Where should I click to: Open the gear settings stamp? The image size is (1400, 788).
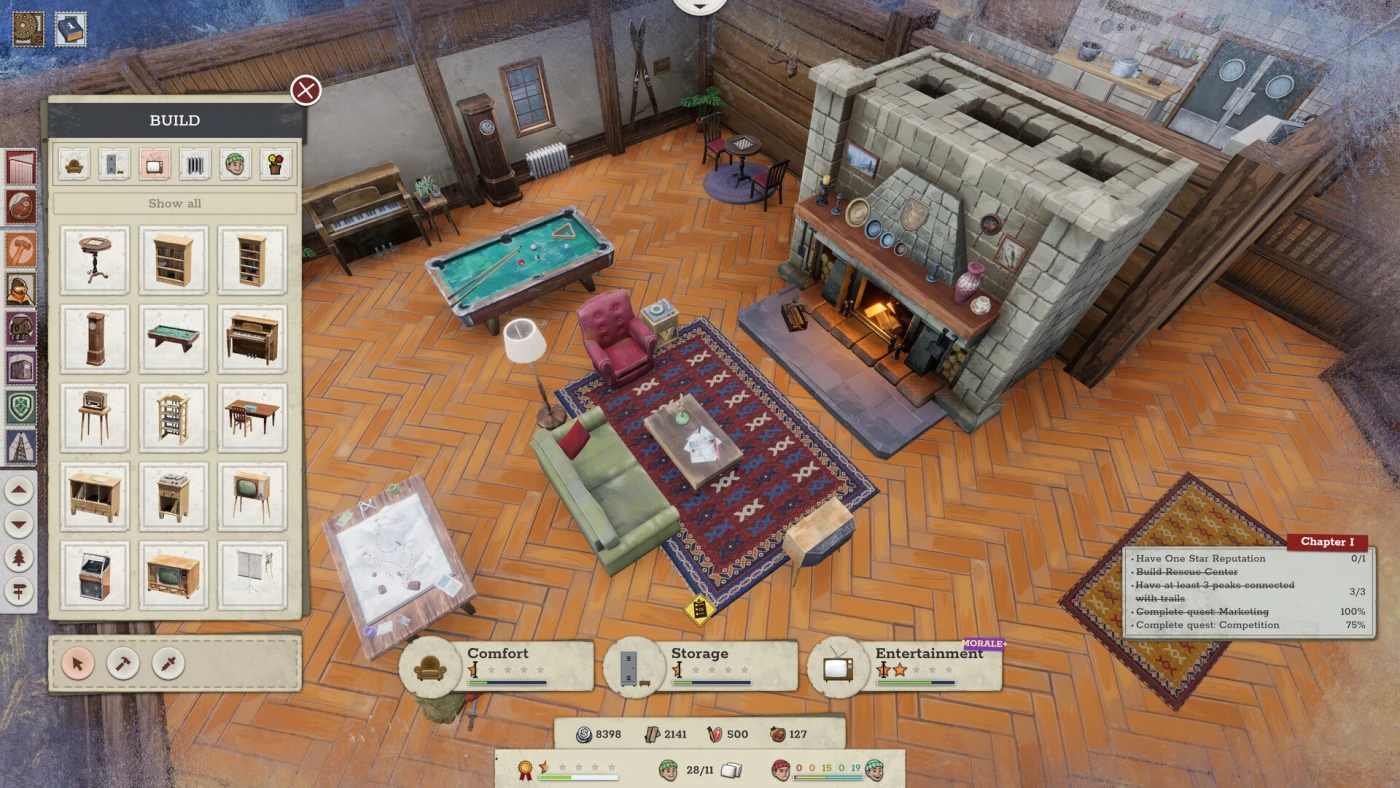coord(28,28)
